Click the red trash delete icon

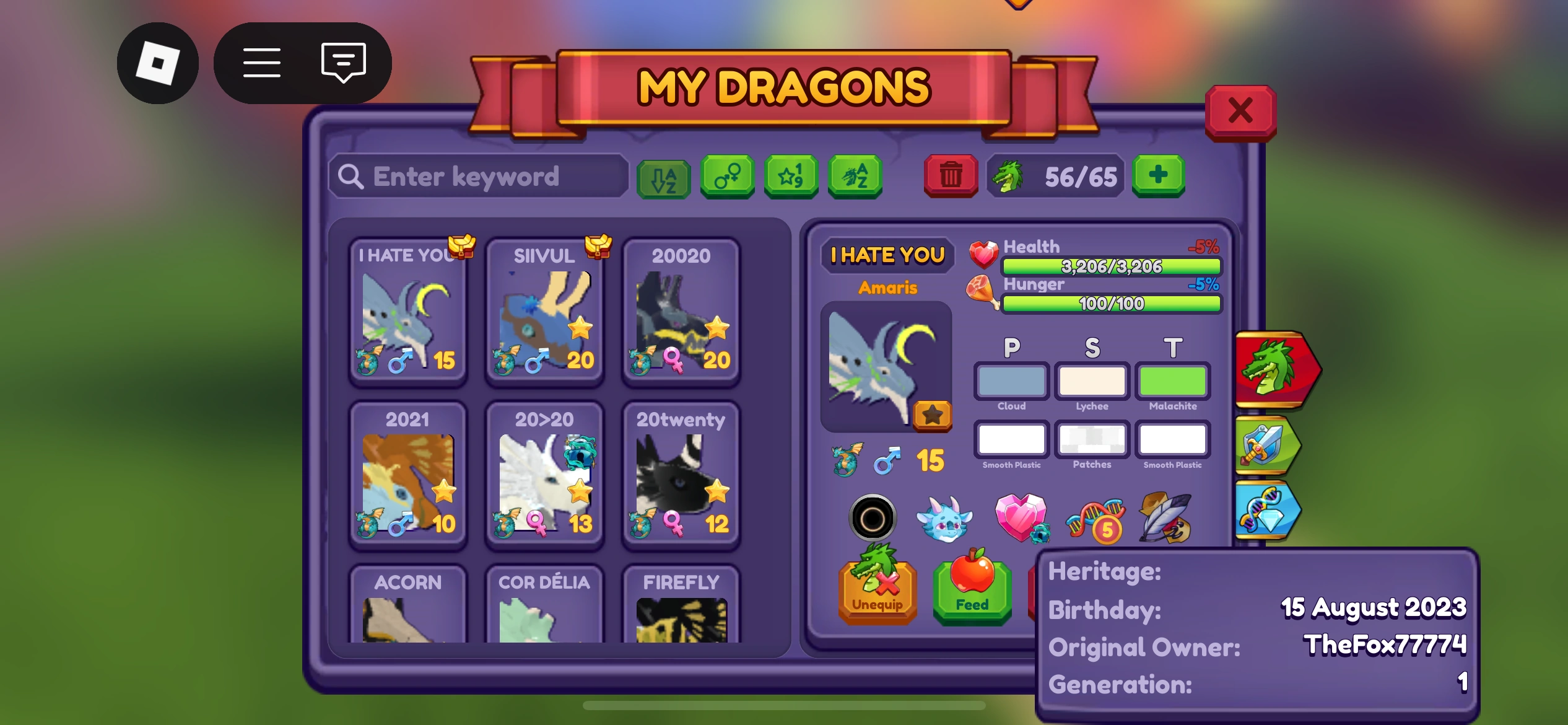click(949, 177)
